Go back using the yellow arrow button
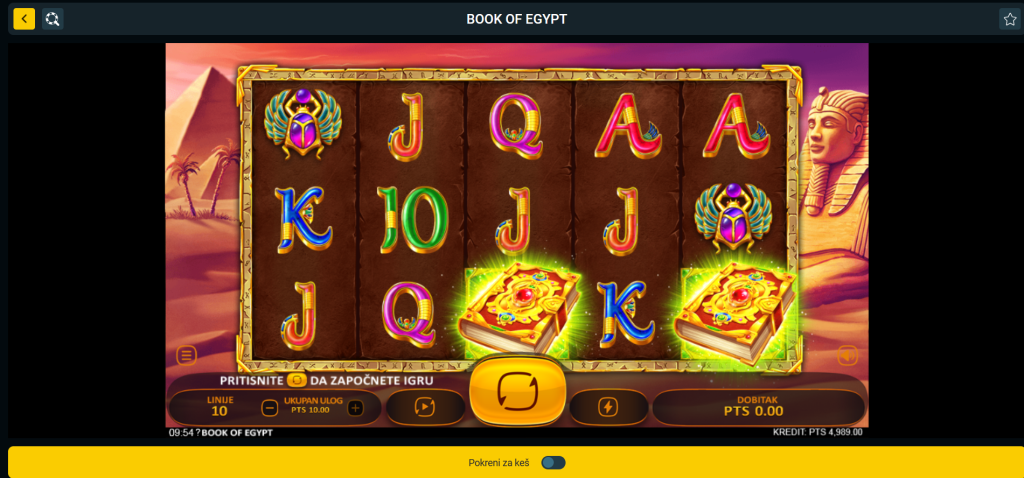Viewport: 1024px width, 478px height. tap(24, 19)
